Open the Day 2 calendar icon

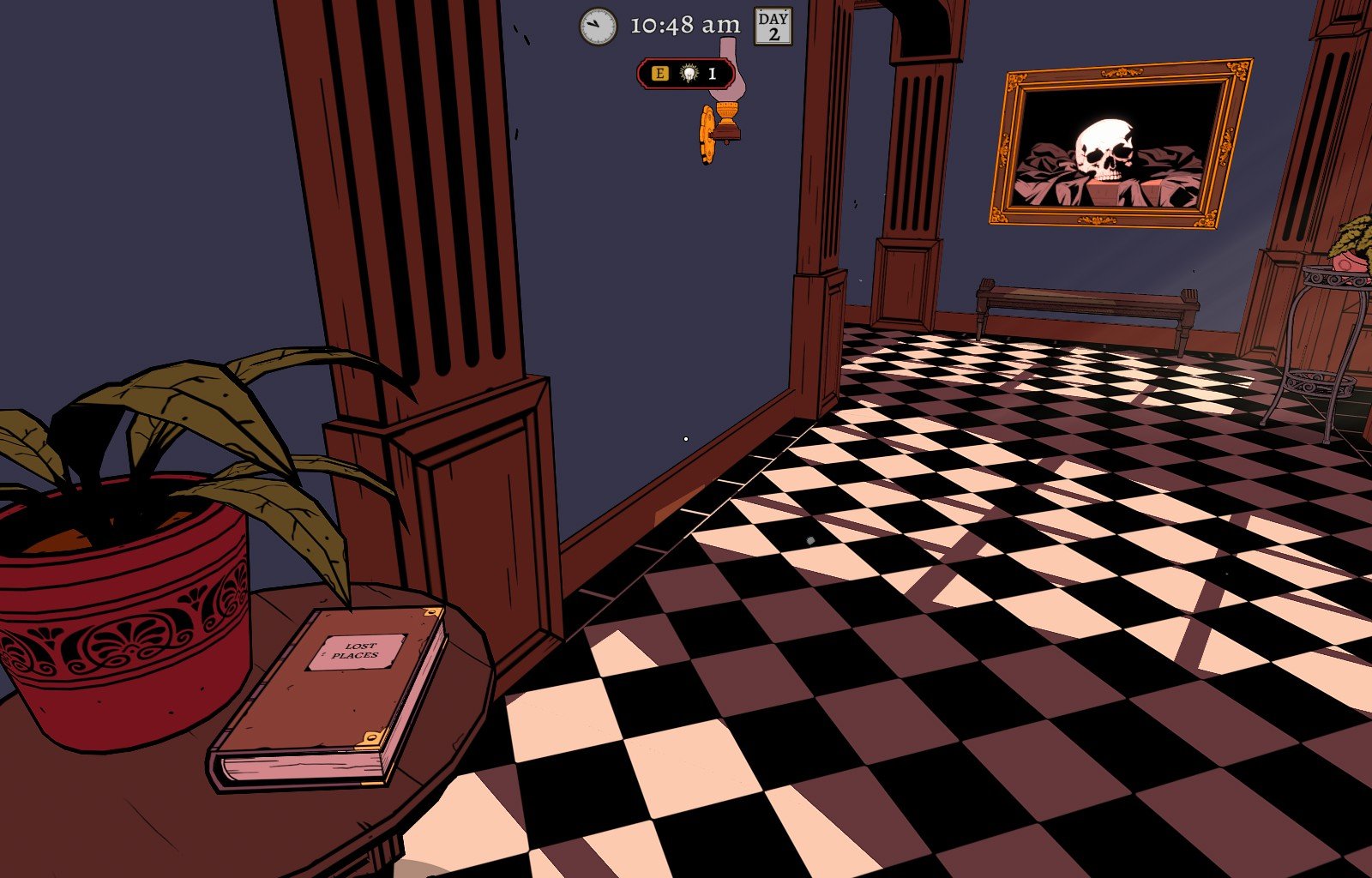pos(773,27)
